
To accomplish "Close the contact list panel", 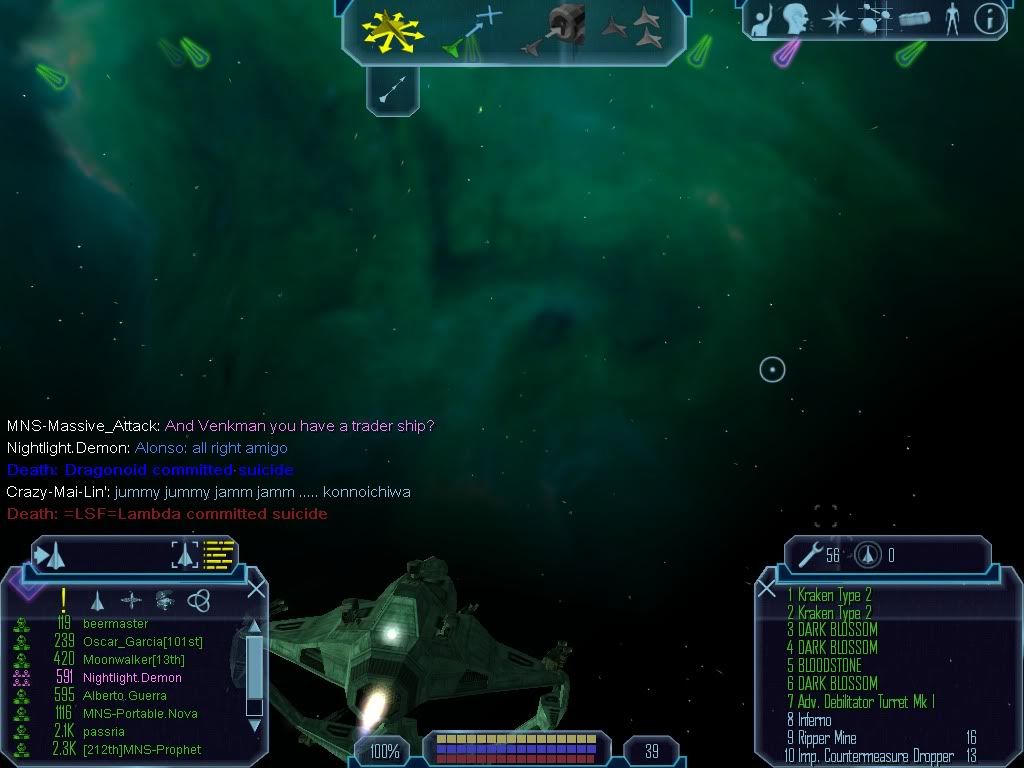I will click(256, 589).
